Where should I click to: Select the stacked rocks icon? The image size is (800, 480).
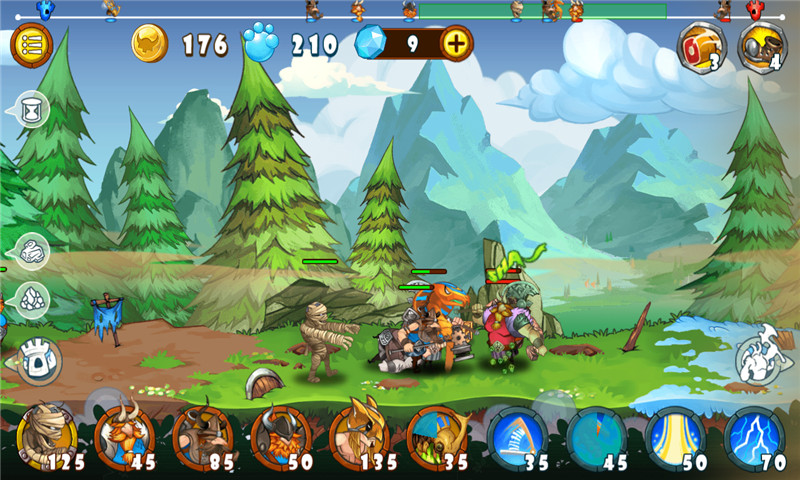pyautogui.click(x=33, y=298)
